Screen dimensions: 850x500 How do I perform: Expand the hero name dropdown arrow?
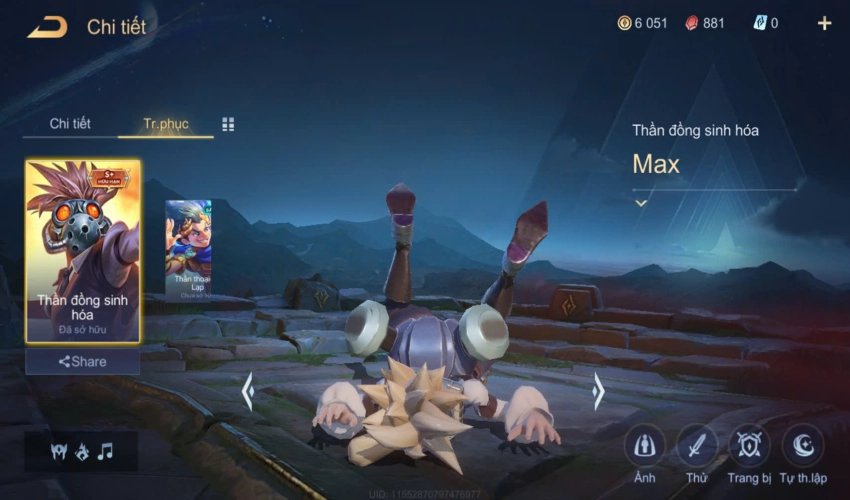(x=641, y=203)
